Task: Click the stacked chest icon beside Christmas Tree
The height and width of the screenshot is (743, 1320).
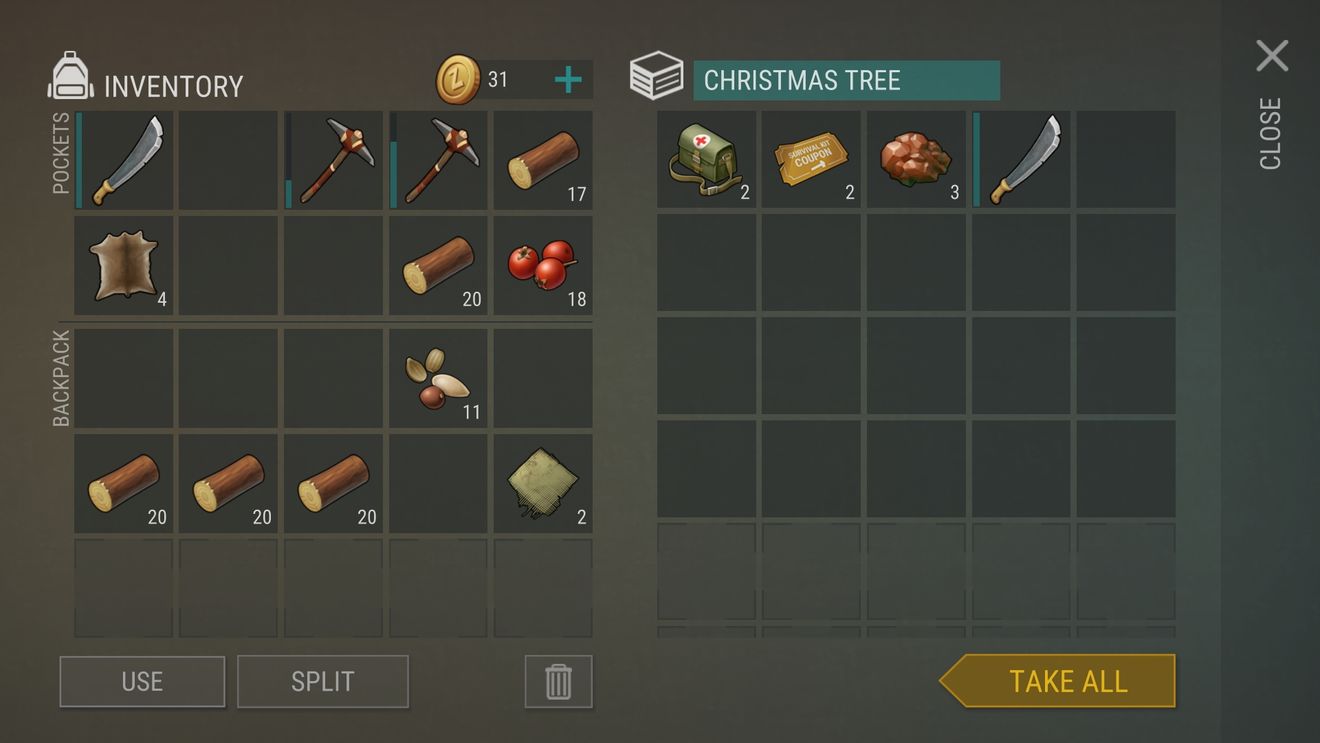Action: click(657, 76)
